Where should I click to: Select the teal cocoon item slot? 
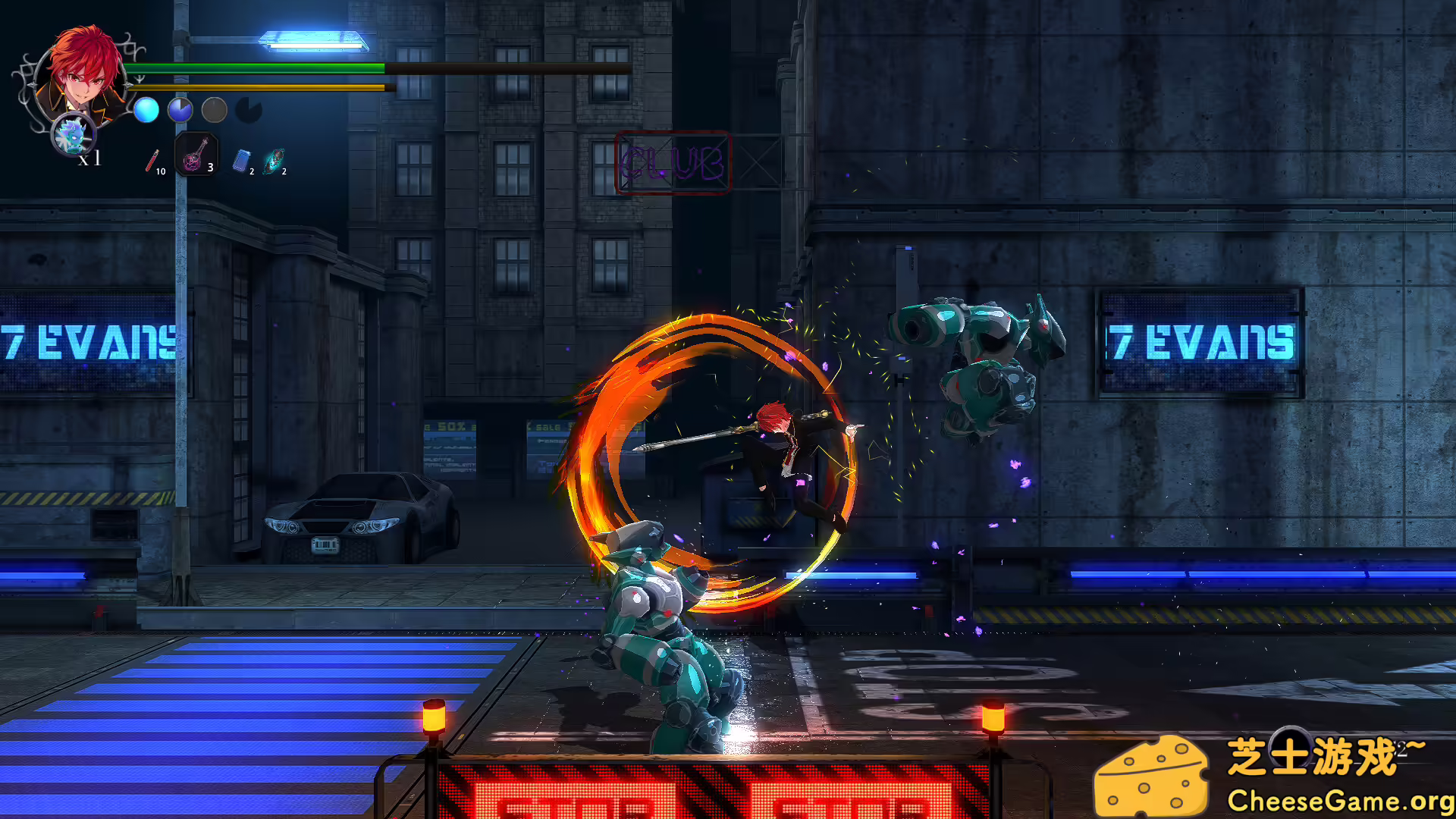273,162
